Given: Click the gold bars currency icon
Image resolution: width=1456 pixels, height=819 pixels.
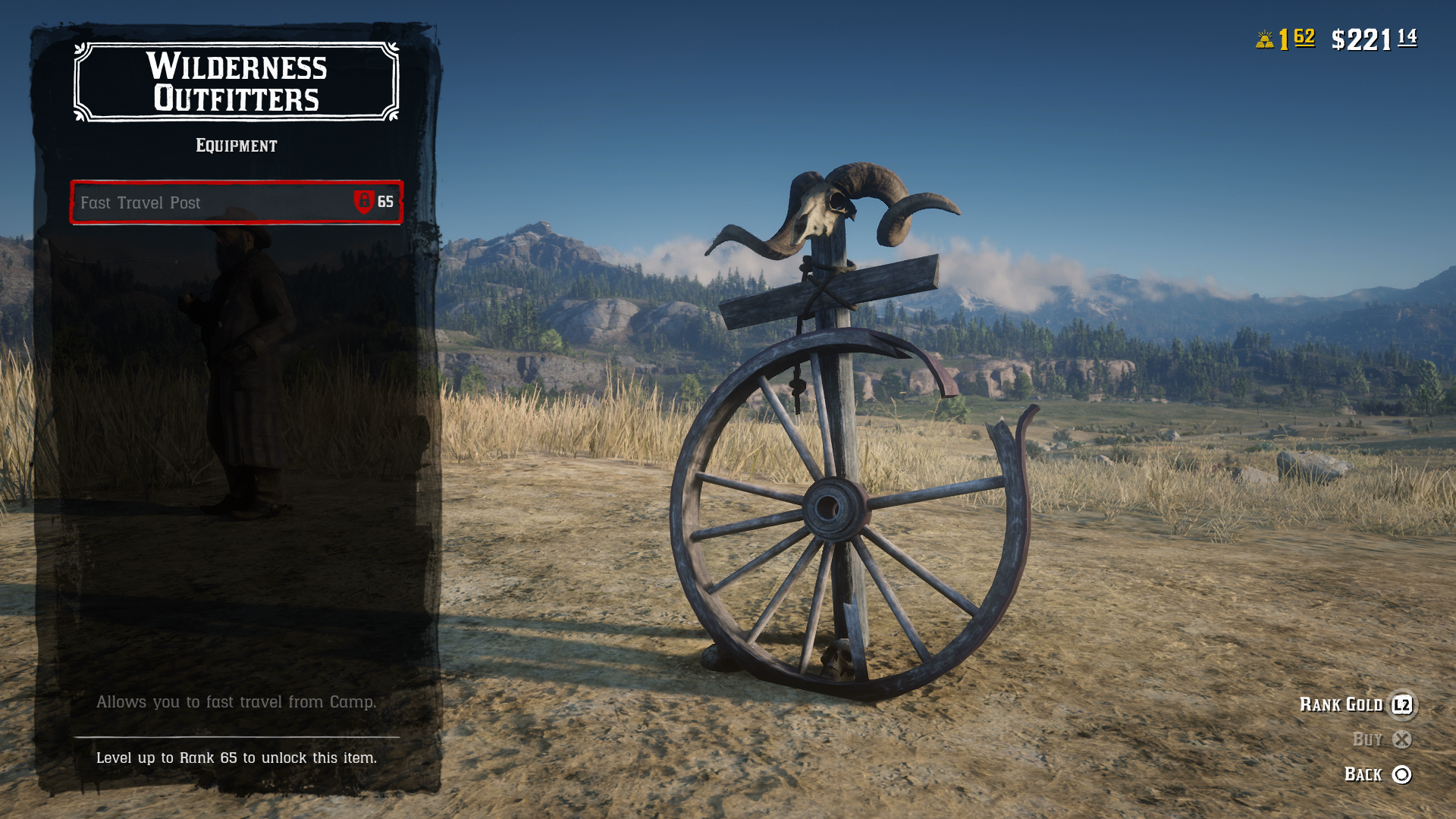Looking at the screenshot, I should (1263, 37).
